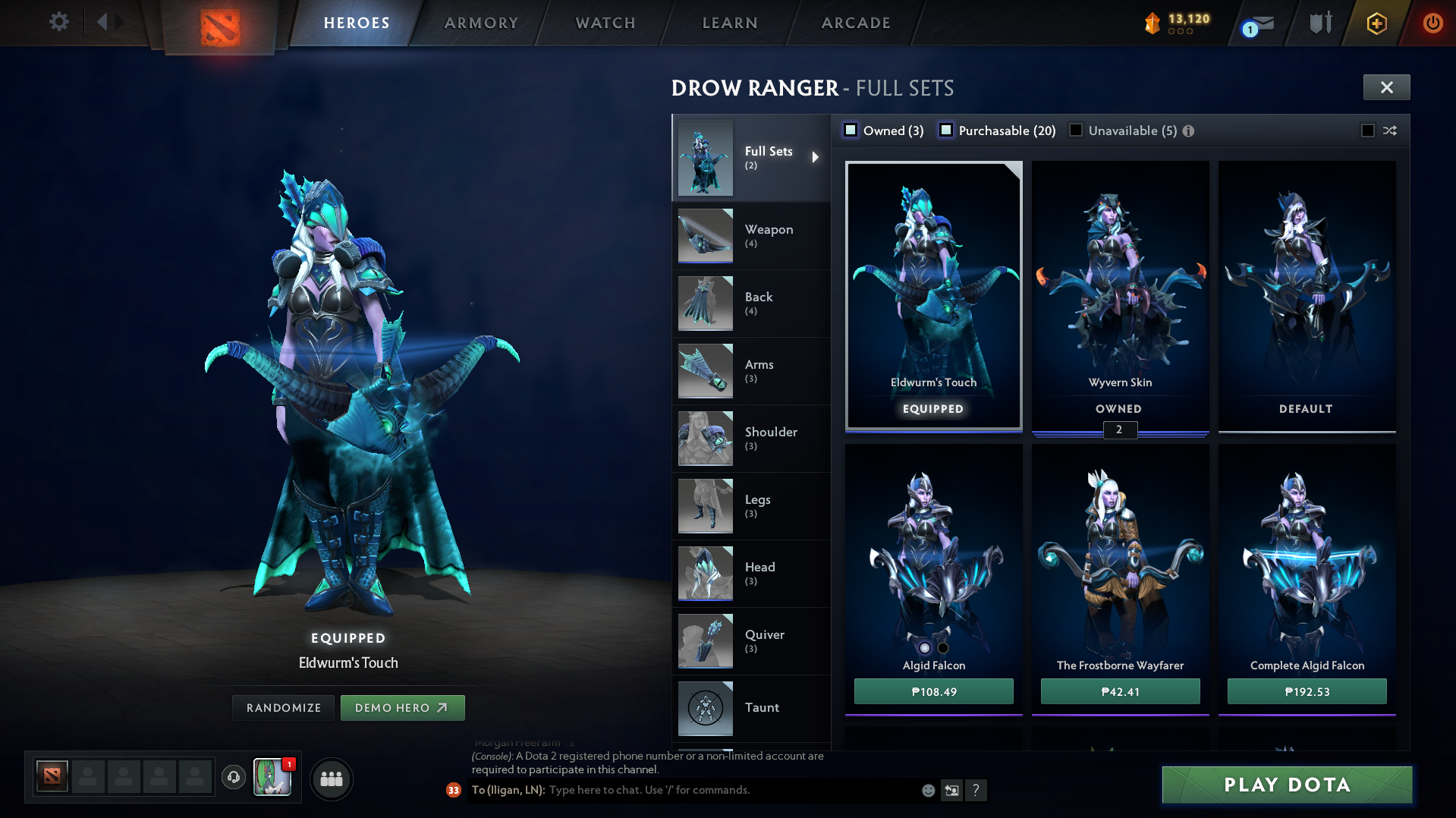The image size is (1456, 818).
Task: Click the power button to exit
Action: click(x=1432, y=23)
